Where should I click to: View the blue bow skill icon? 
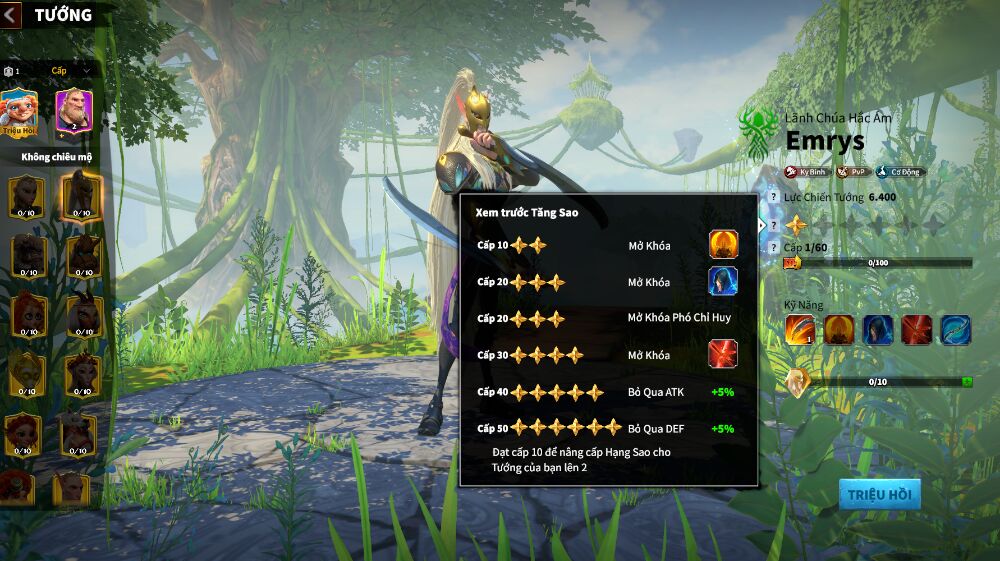955,329
